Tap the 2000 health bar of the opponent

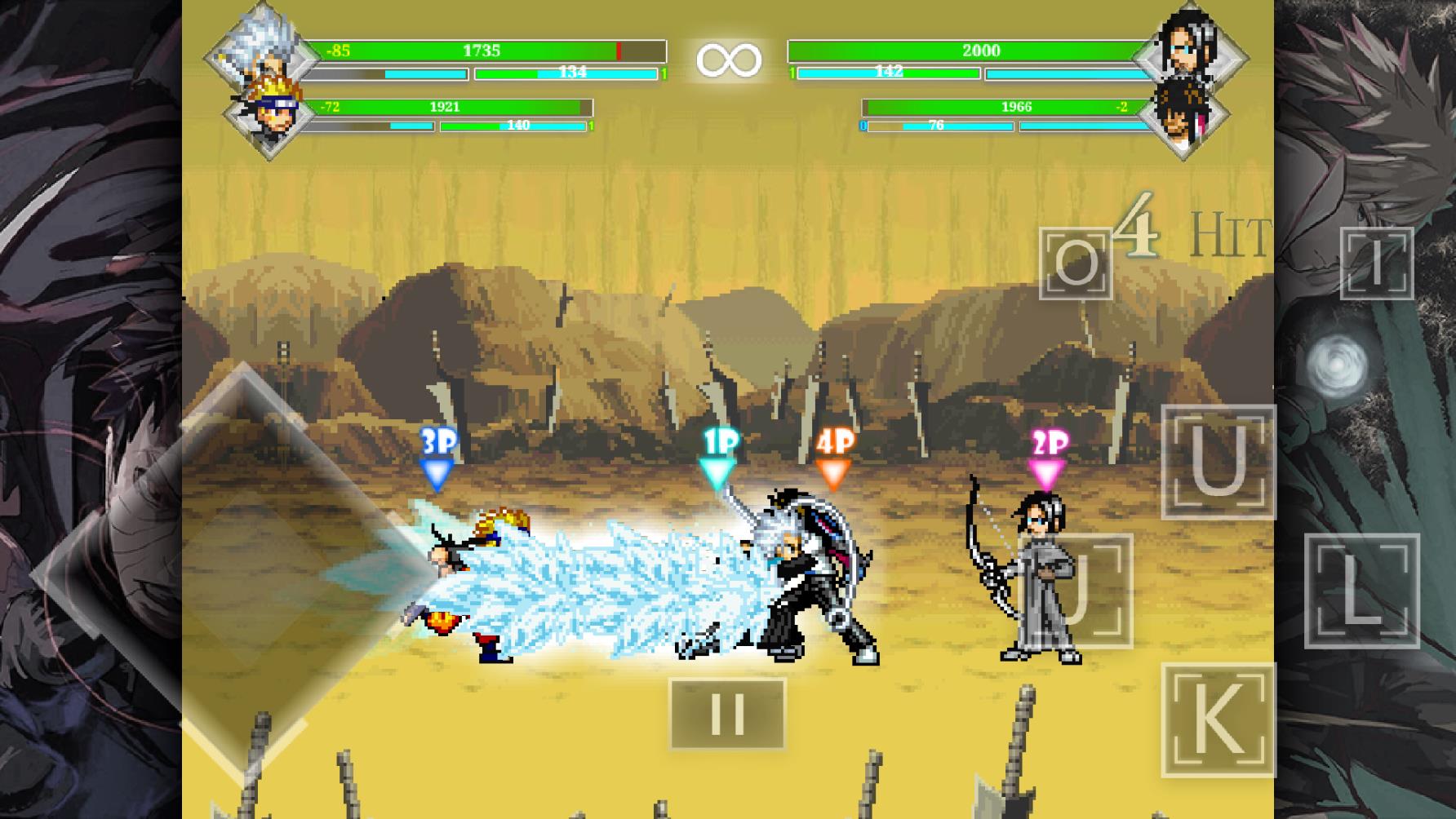983,50
